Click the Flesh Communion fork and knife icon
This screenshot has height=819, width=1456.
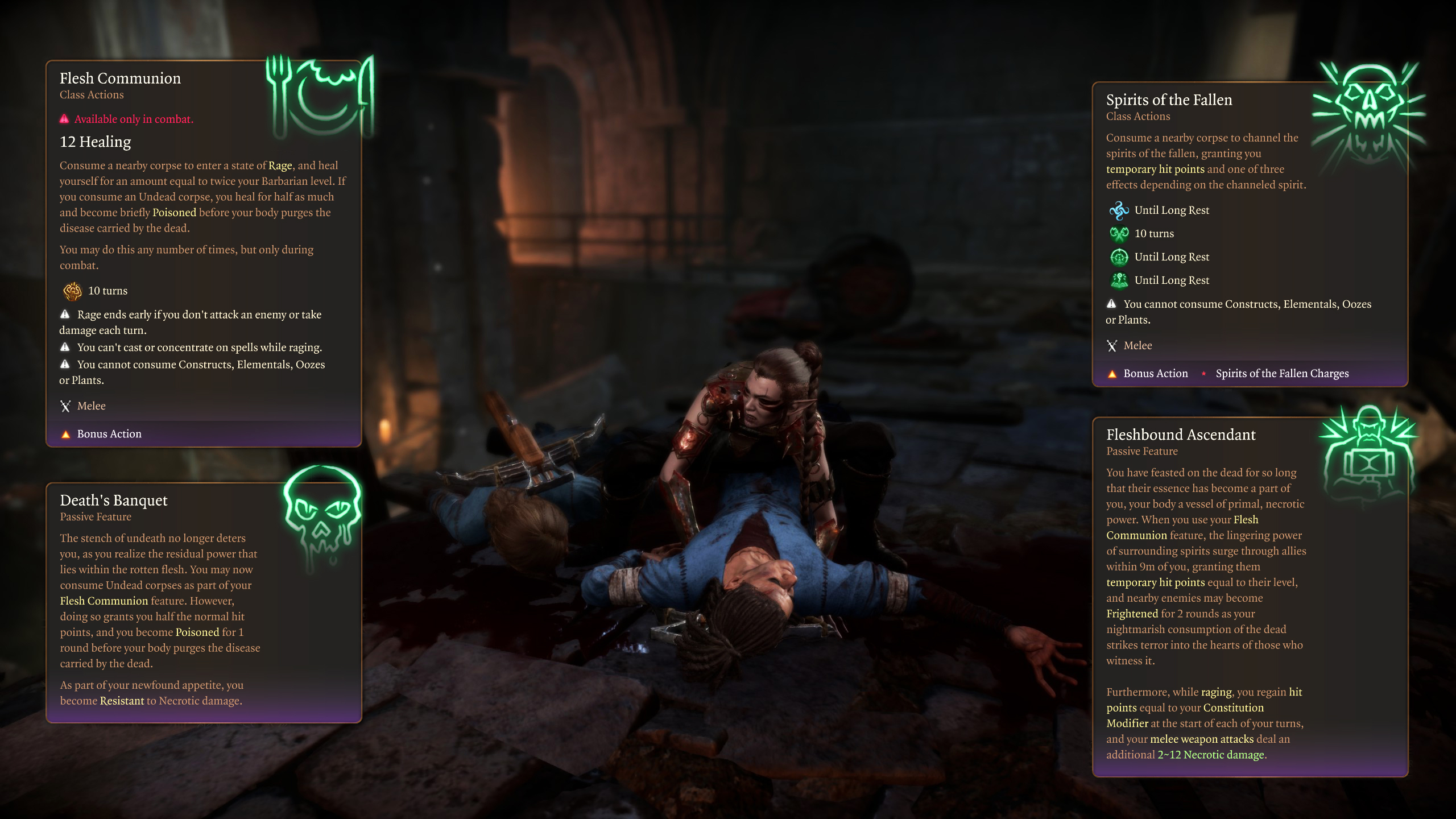[320, 96]
